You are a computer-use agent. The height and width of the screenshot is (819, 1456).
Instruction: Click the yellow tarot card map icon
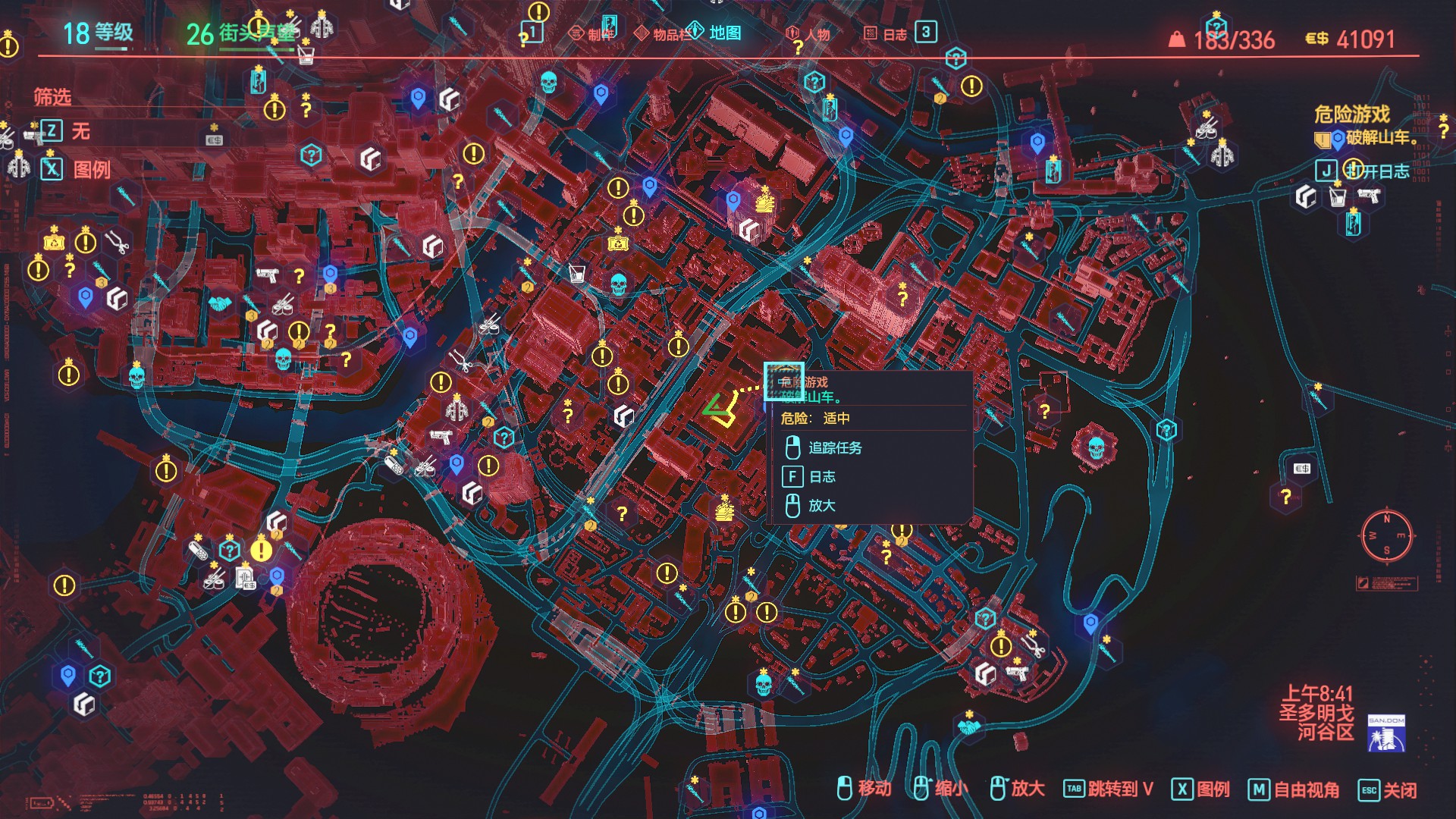(617, 244)
